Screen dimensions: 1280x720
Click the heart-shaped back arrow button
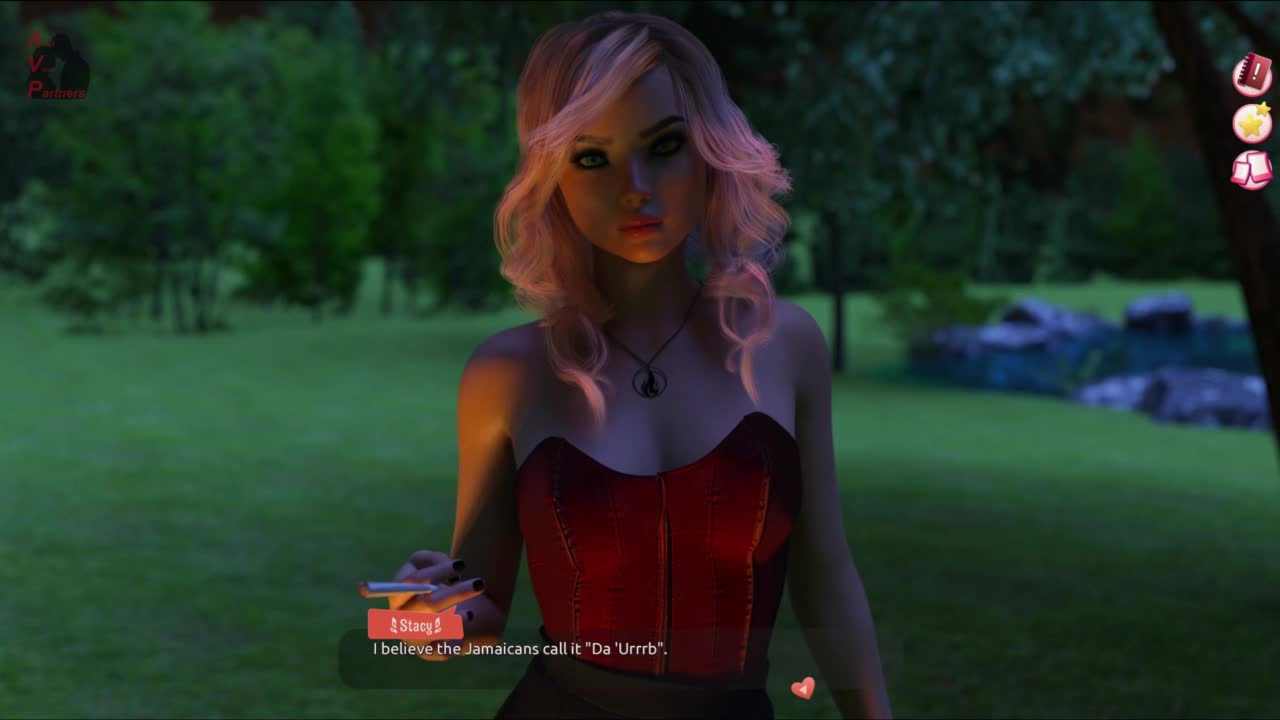802,688
